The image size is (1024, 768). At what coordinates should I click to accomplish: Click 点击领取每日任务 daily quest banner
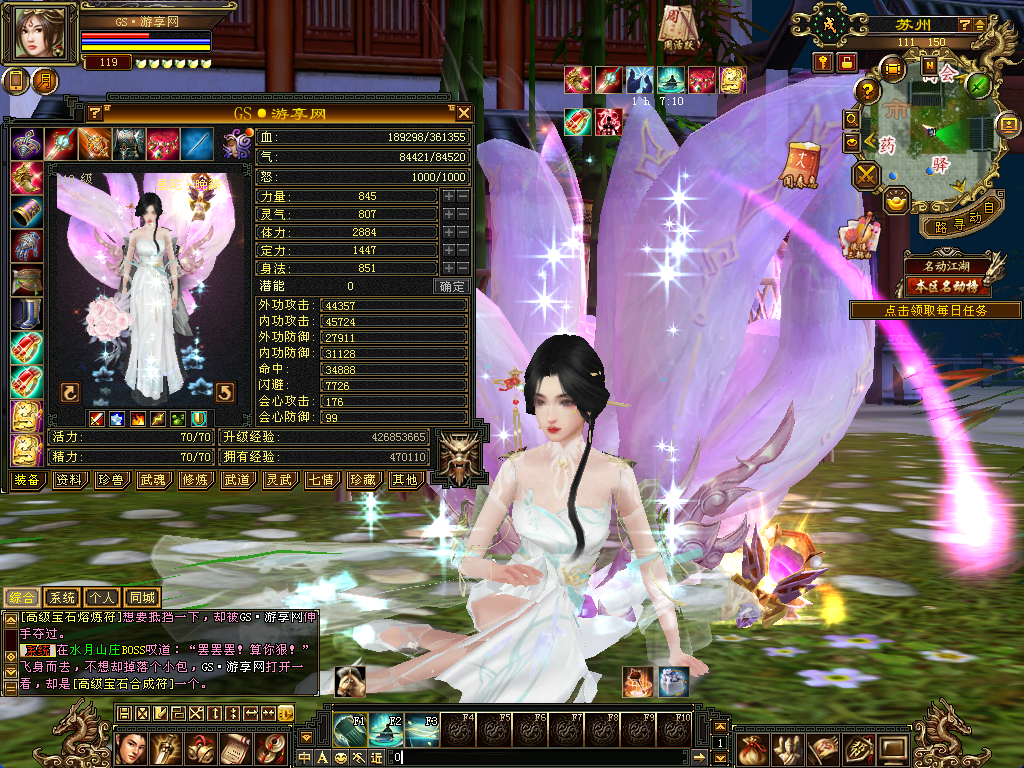935,311
